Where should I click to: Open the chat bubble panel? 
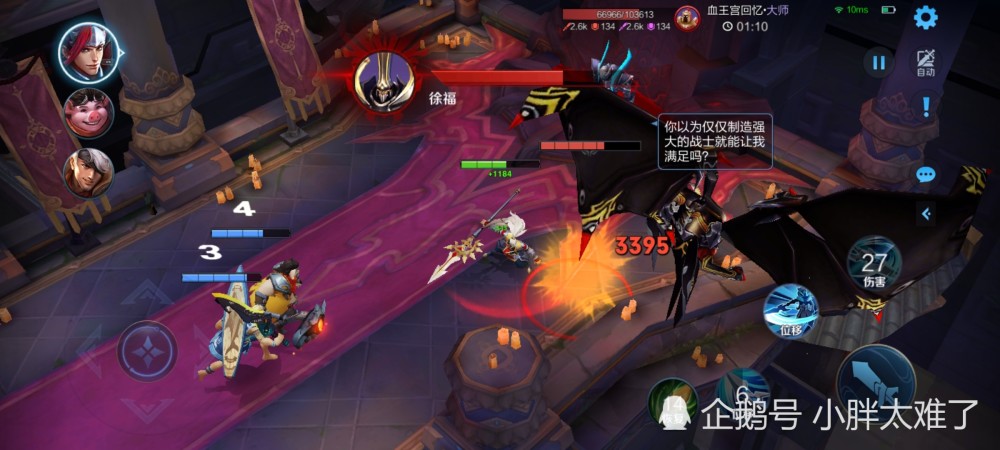[926, 174]
